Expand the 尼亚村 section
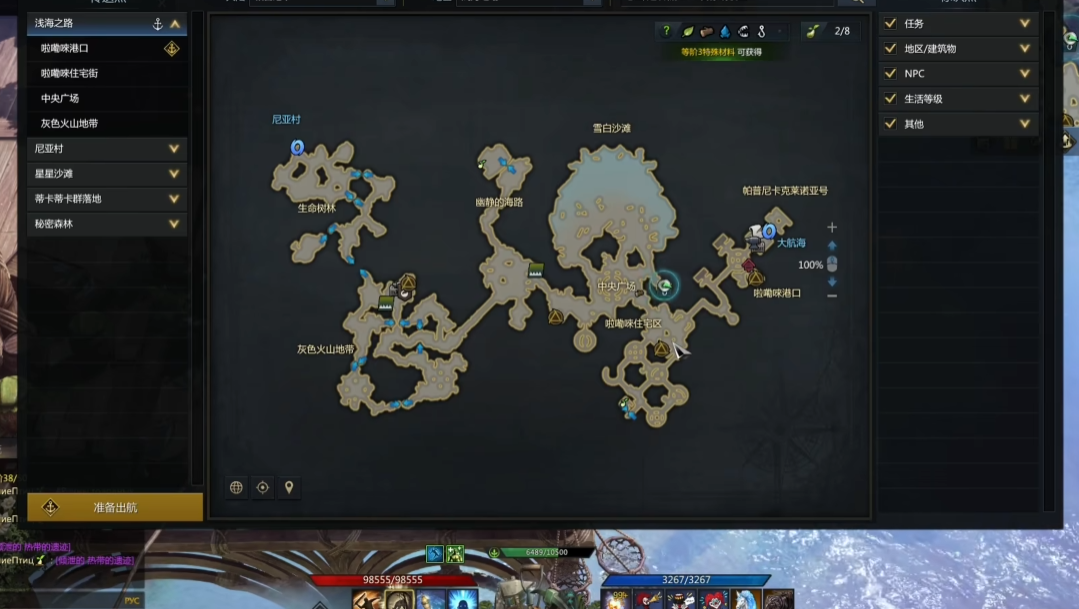Image resolution: width=1079 pixels, height=609 pixels. (174, 148)
